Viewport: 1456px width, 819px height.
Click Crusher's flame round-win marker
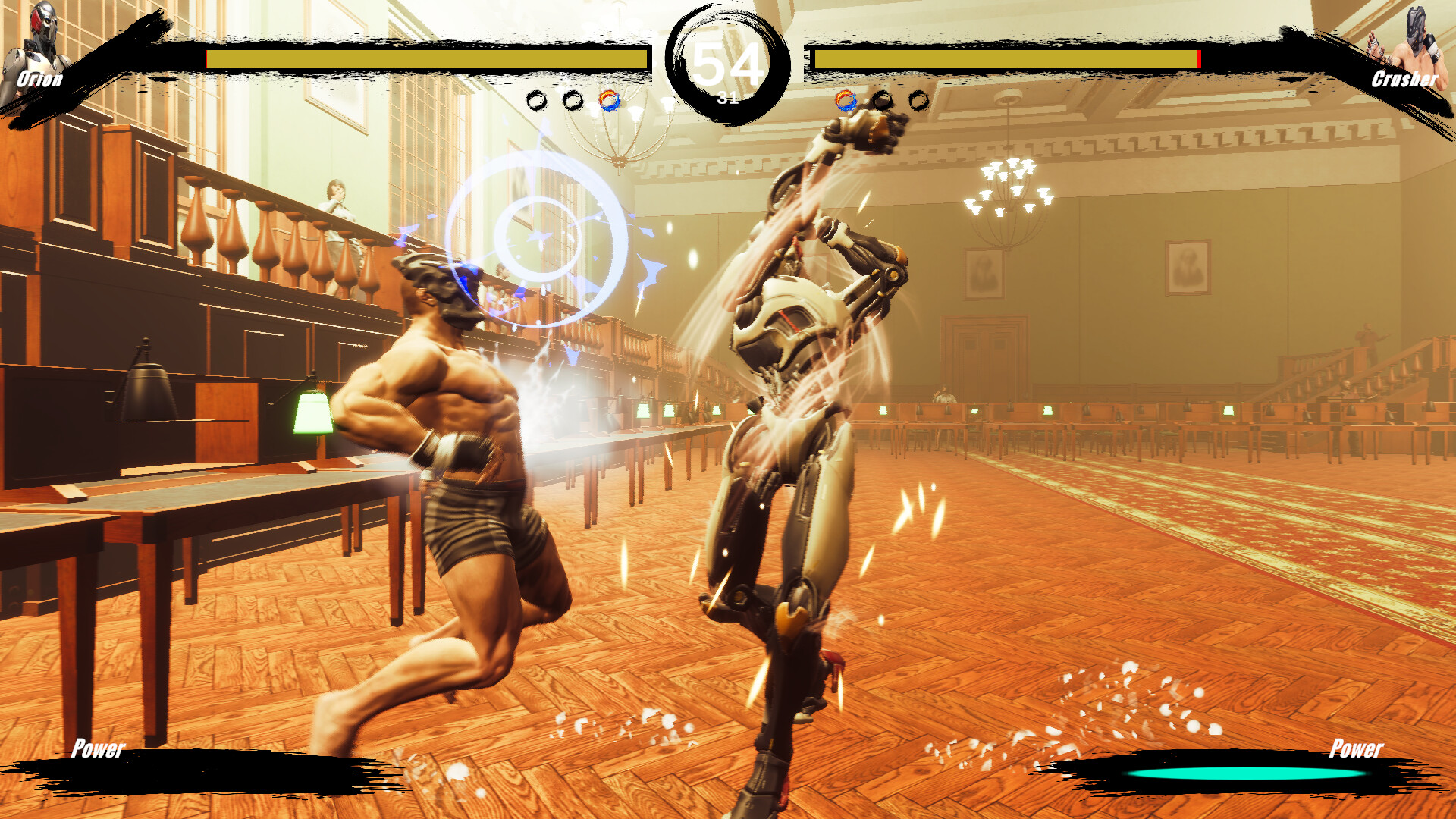846,99
